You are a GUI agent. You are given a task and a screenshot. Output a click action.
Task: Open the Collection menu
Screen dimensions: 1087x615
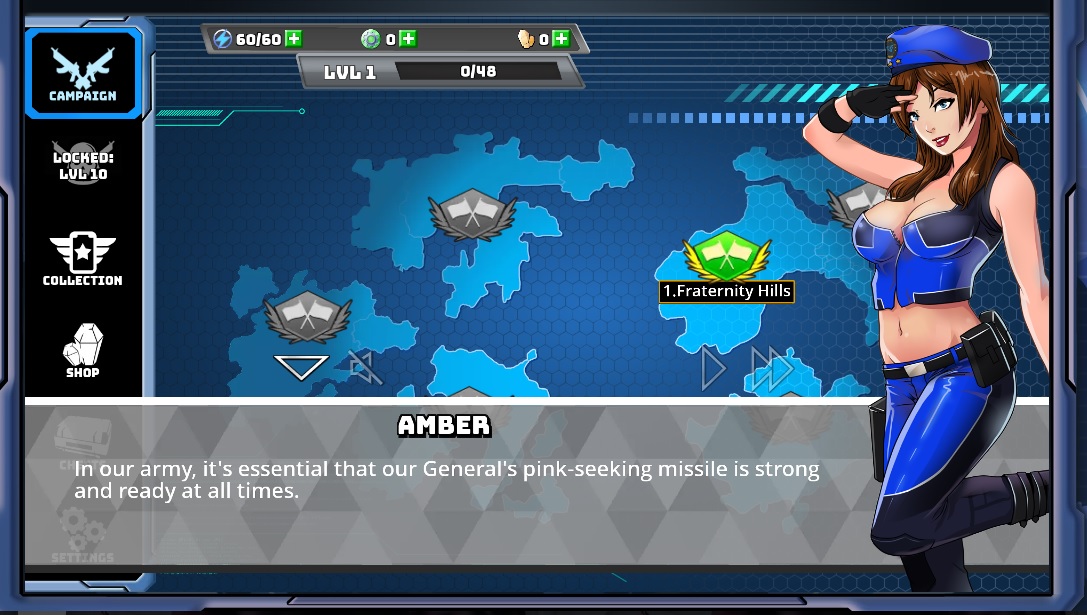click(x=83, y=260)
